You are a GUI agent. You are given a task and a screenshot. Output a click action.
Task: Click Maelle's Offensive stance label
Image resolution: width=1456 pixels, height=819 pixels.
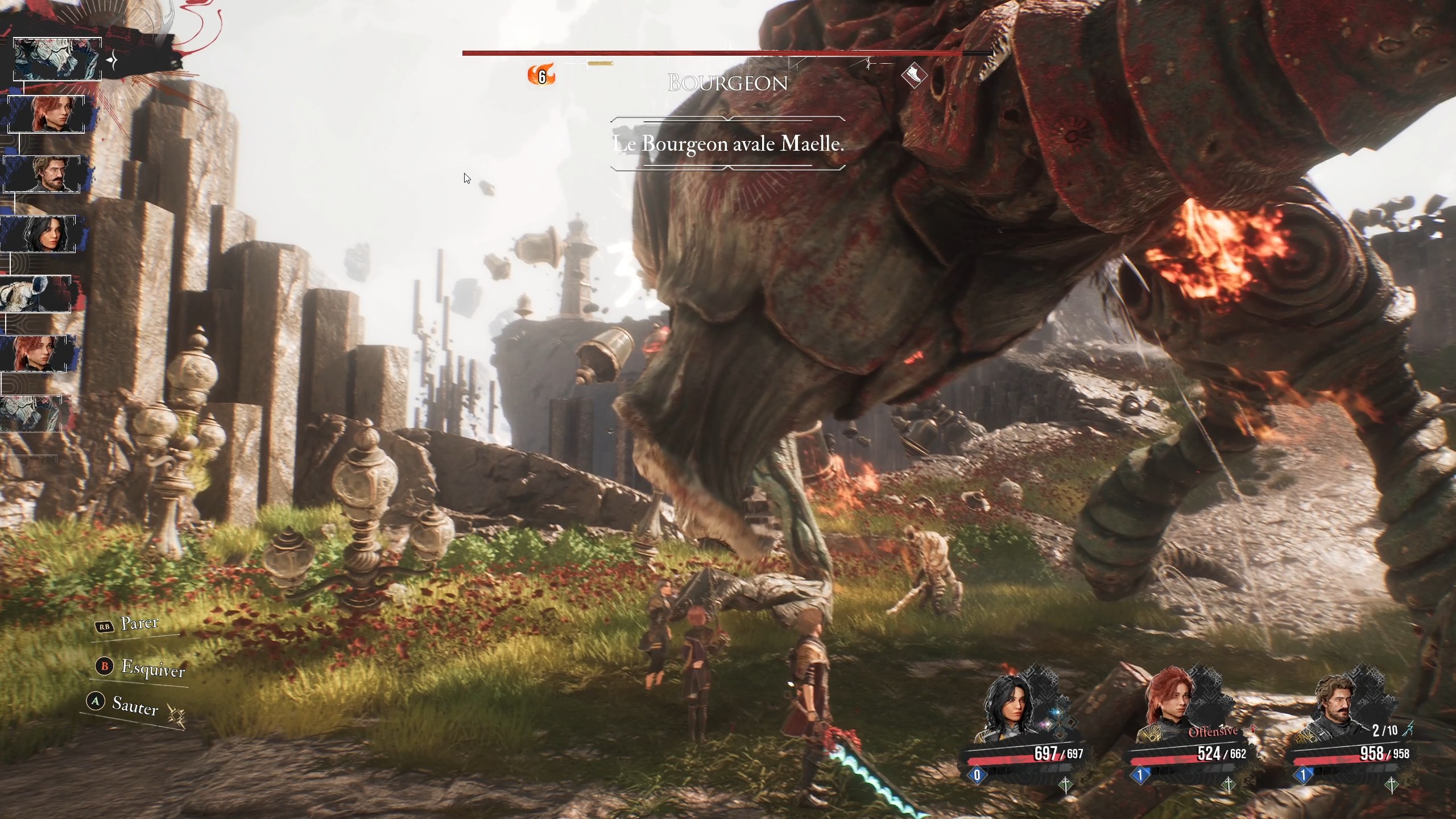click(x=1213, y=731)
